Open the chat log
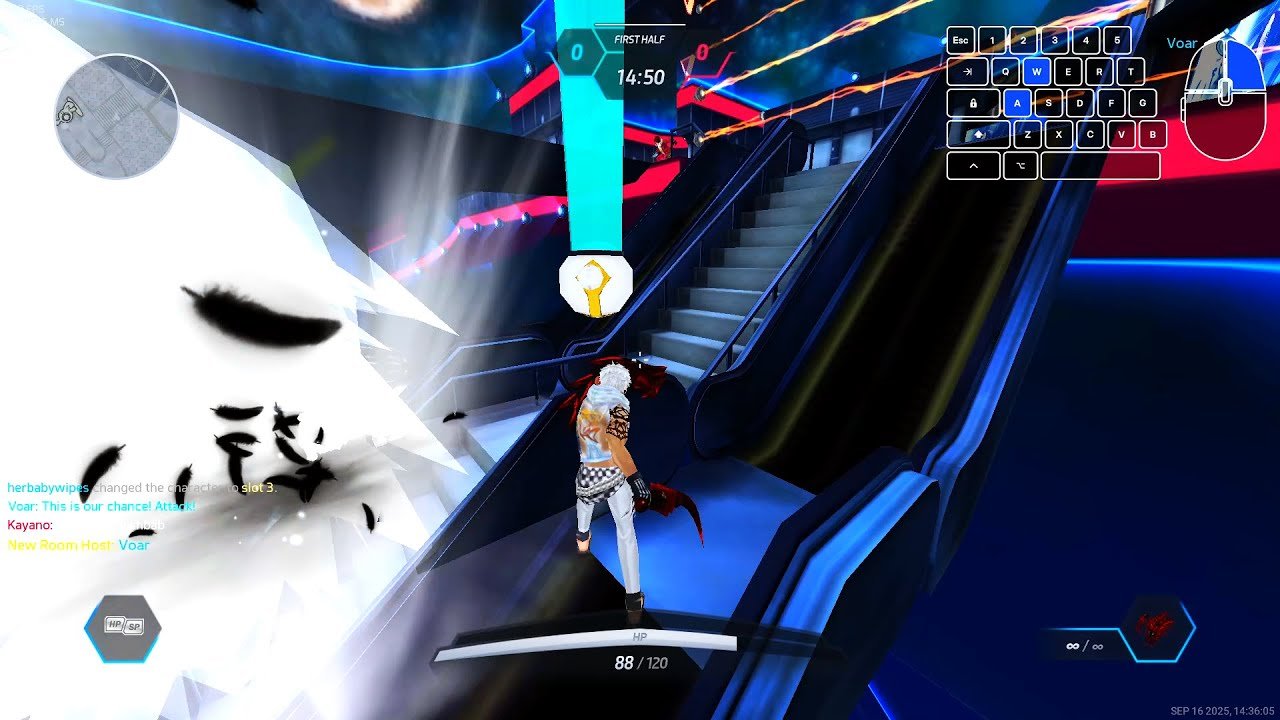The image size is (1280, 720). coord(140,516)
